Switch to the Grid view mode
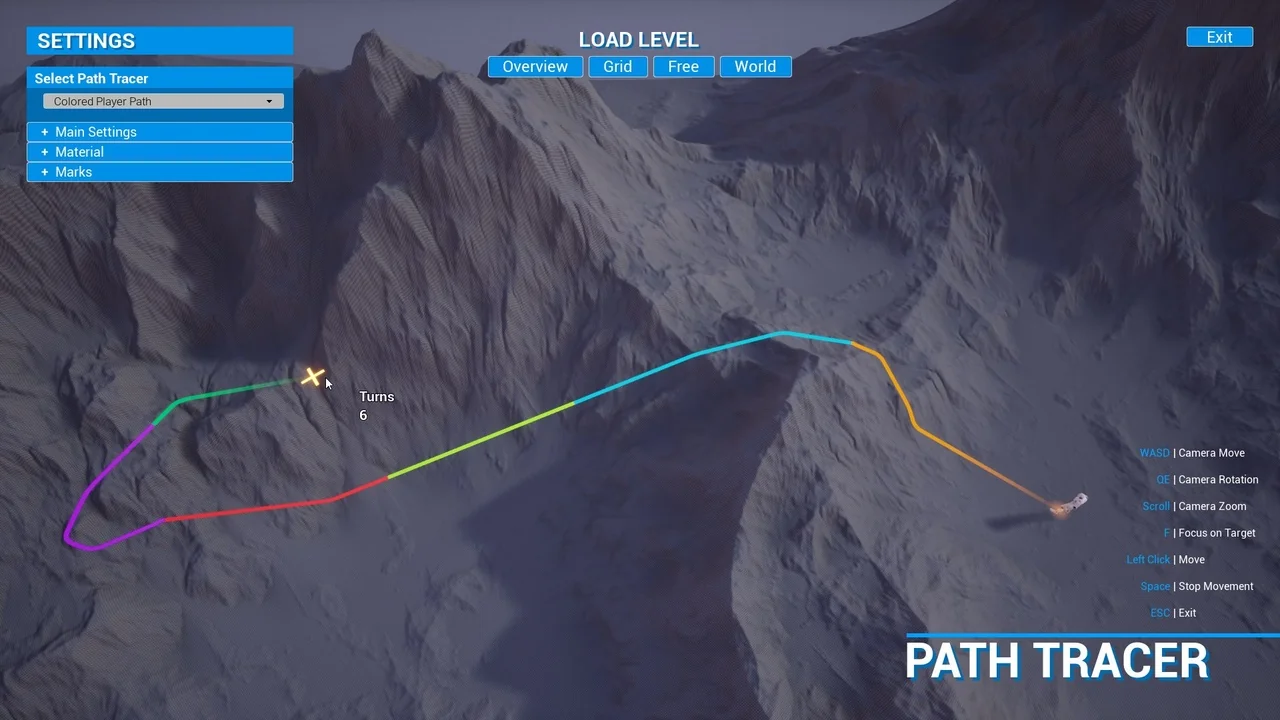Screen dimensions: 1280x720 coord(617,66)
